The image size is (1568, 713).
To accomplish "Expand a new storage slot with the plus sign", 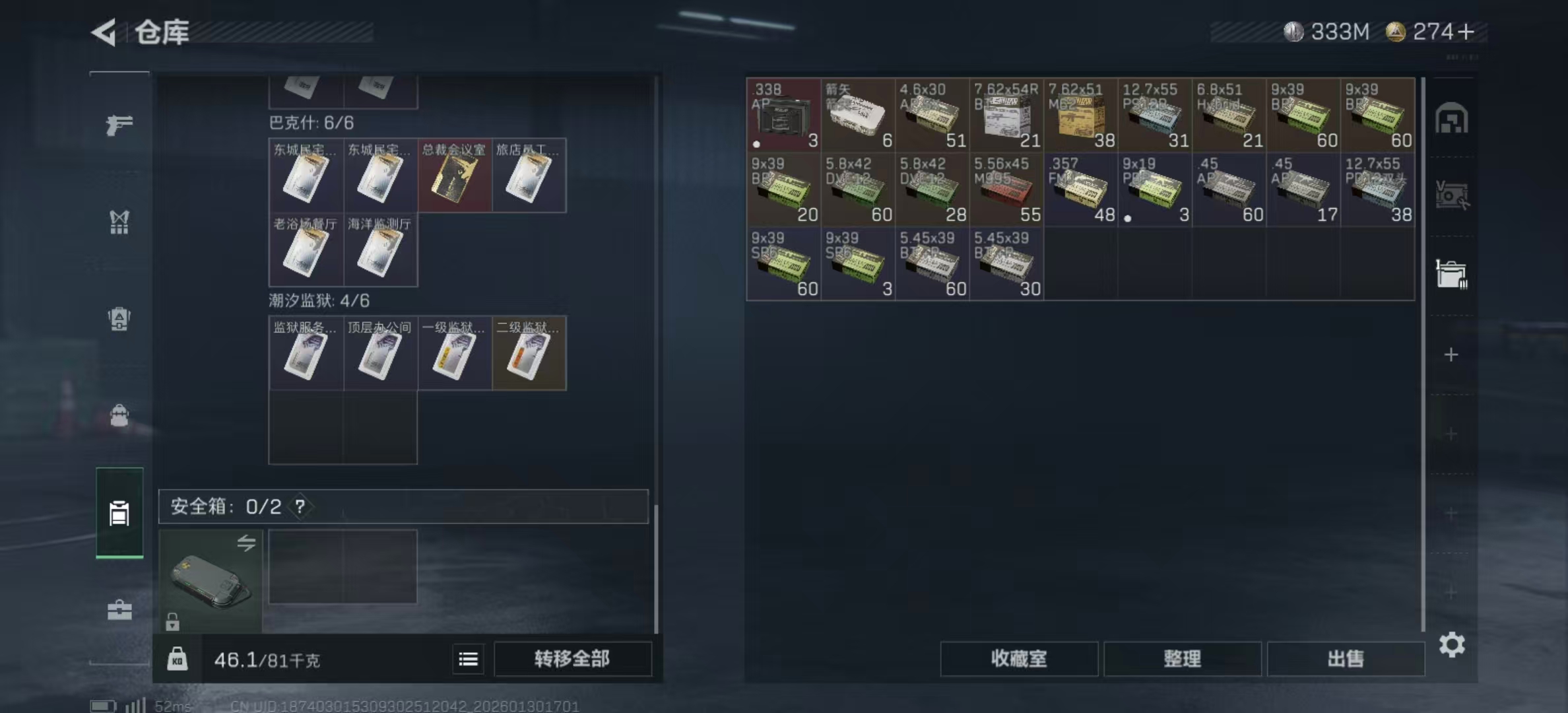I will click(x=1452, y=355).
